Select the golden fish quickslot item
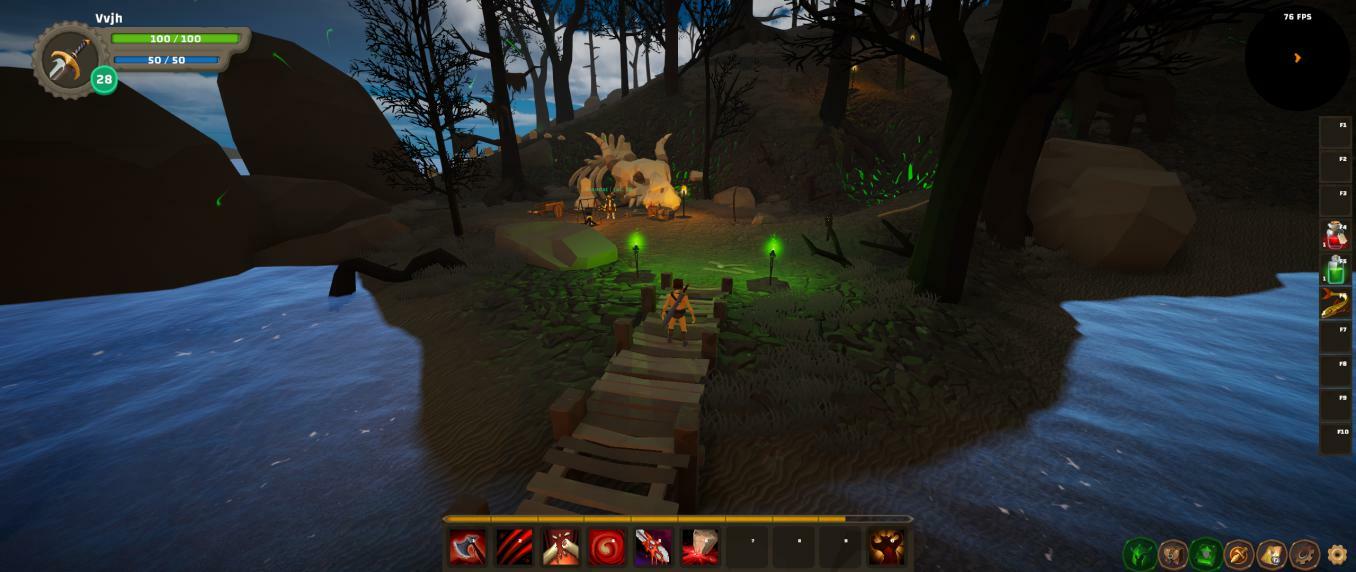1356x572 pixels. pos(1335,303)
